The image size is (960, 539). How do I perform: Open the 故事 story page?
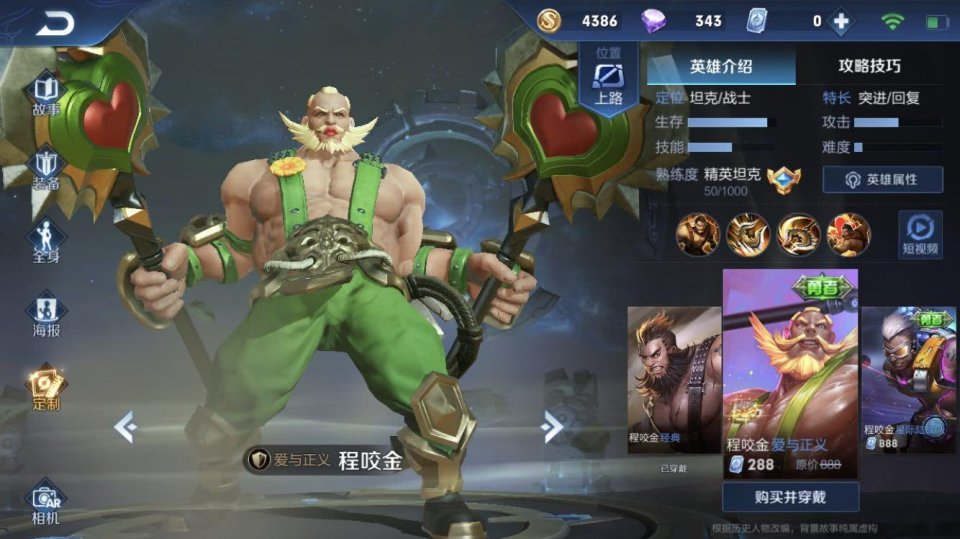[x=46, y=93]
